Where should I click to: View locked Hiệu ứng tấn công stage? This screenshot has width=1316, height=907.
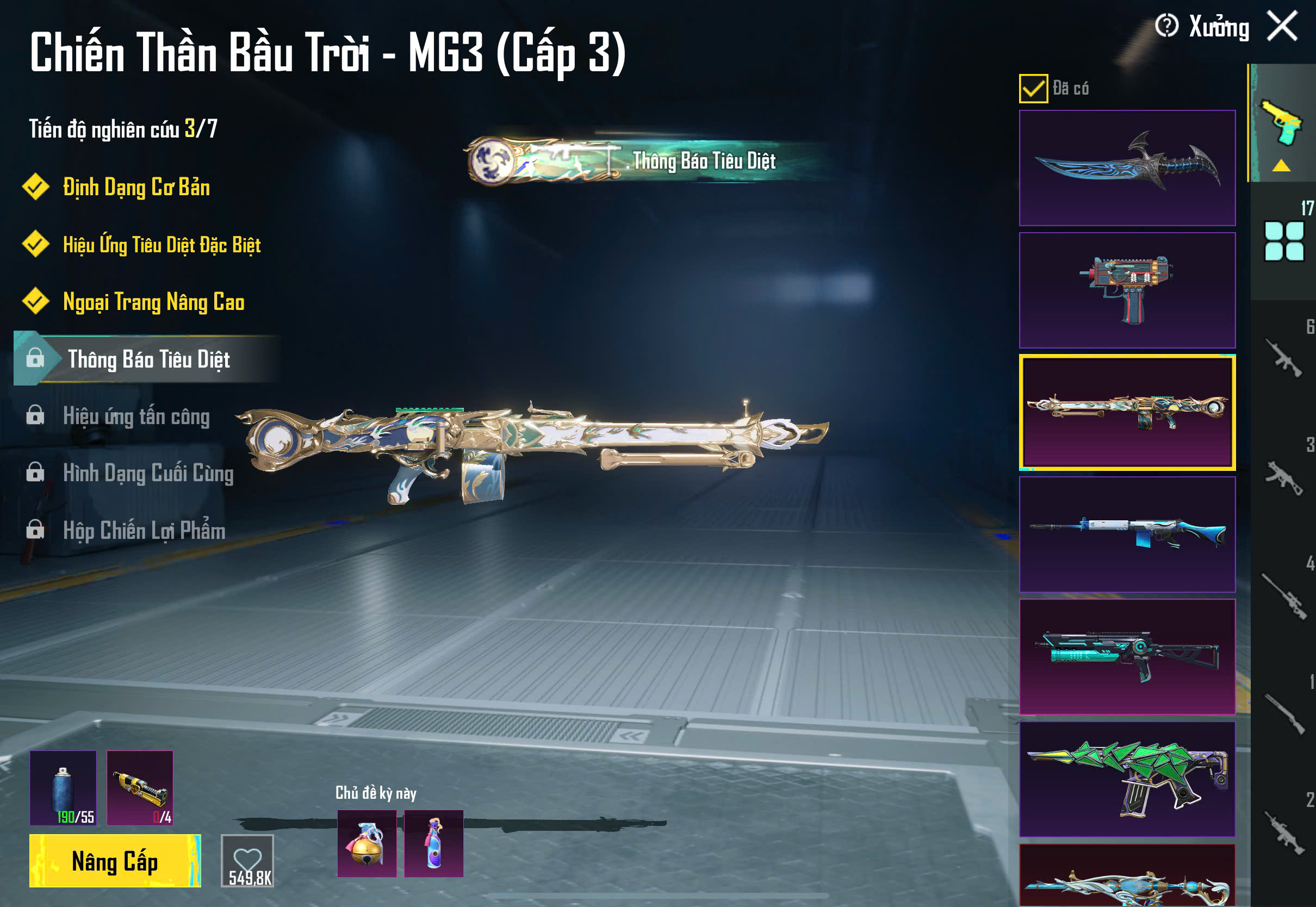tap(136, 416)
